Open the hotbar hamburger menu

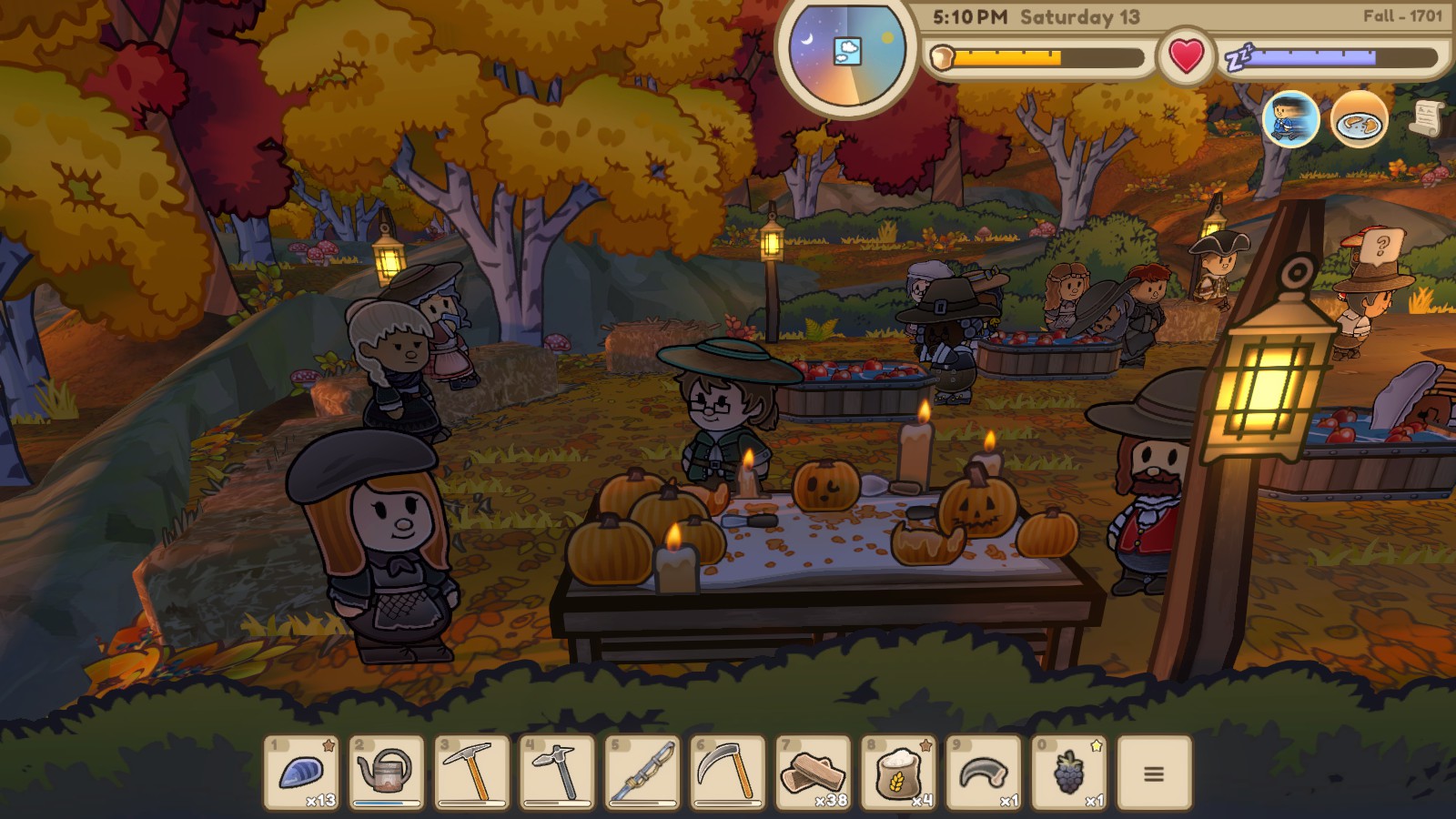[x=1154, y=773]
